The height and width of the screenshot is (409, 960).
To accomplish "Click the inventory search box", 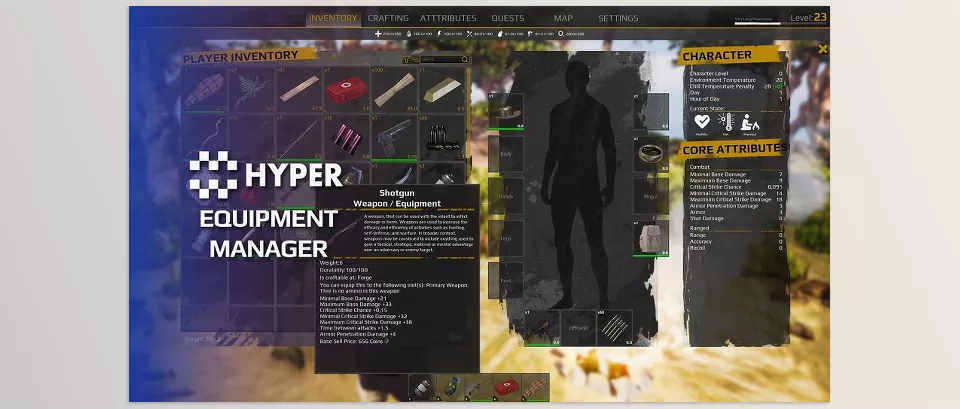I will (x=440, y=59).
